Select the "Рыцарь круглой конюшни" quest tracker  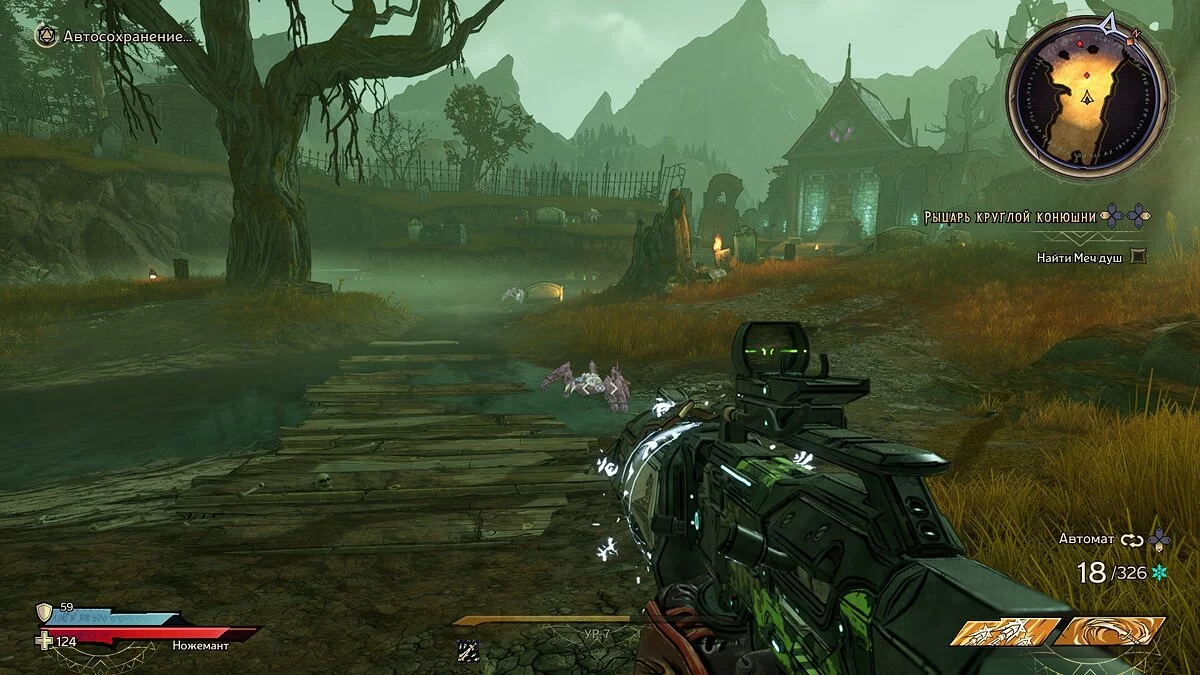tap(1009, 215)
